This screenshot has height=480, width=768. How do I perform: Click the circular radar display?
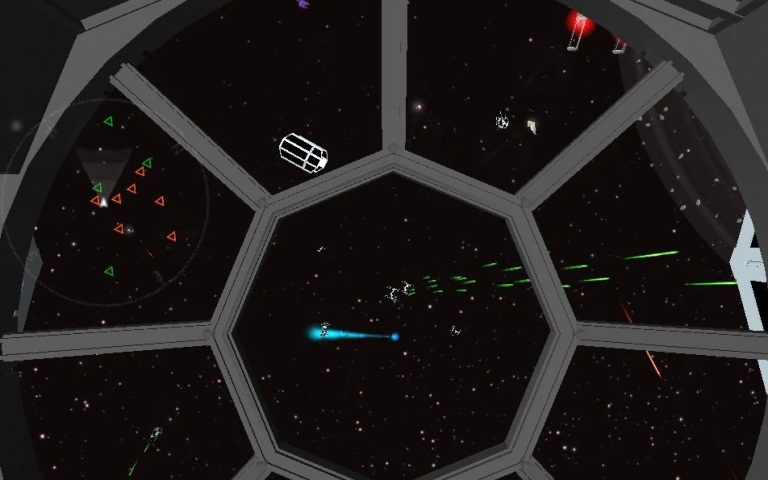105,199
